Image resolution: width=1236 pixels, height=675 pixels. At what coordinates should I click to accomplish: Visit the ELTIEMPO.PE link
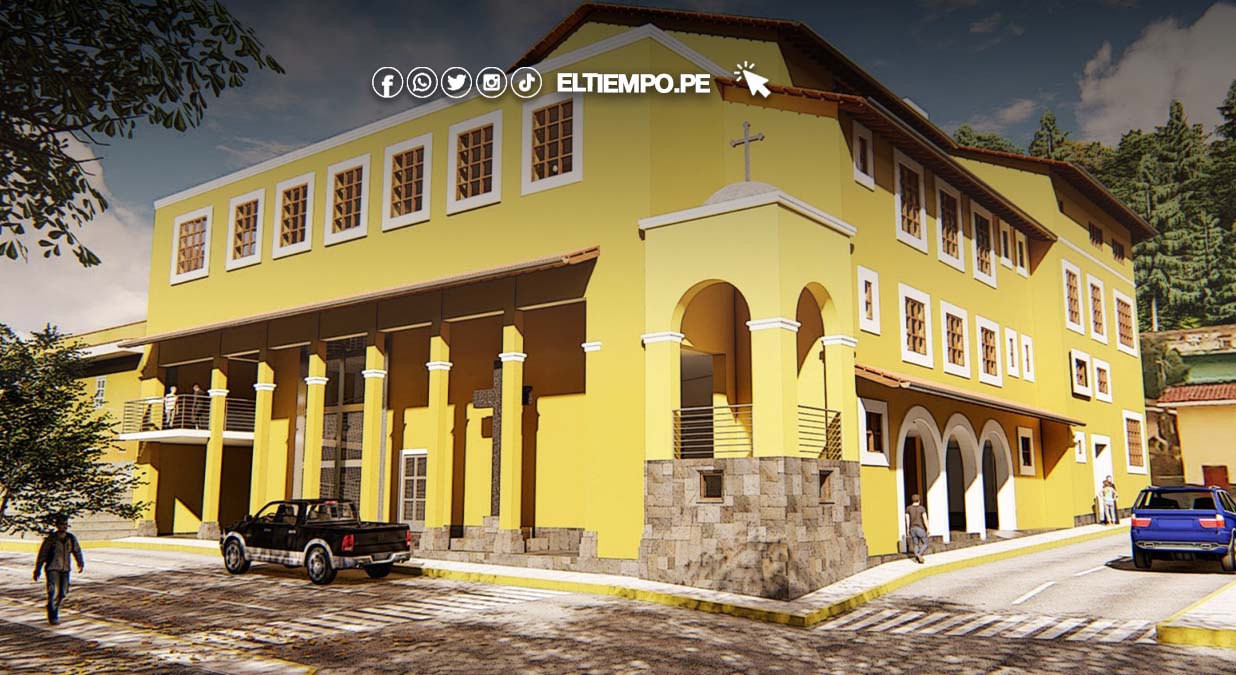[x=633, y=83]
